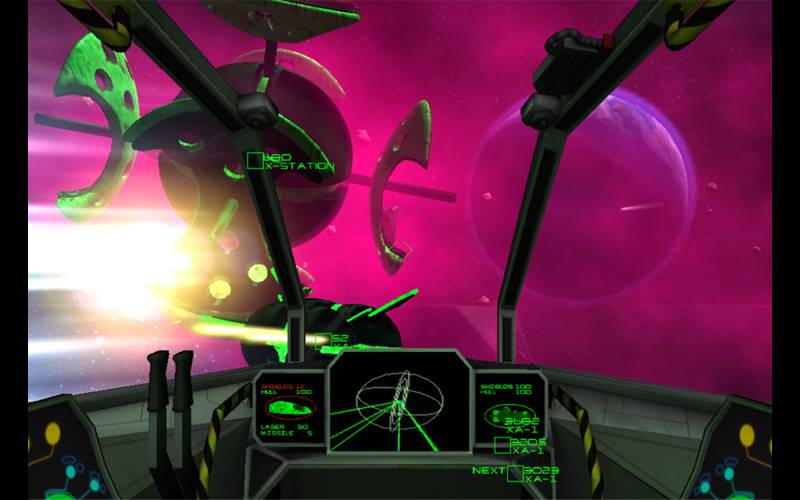Click the red-circled own ship status icon
This screenshot has width=800, height=500.
click(287, 408)
